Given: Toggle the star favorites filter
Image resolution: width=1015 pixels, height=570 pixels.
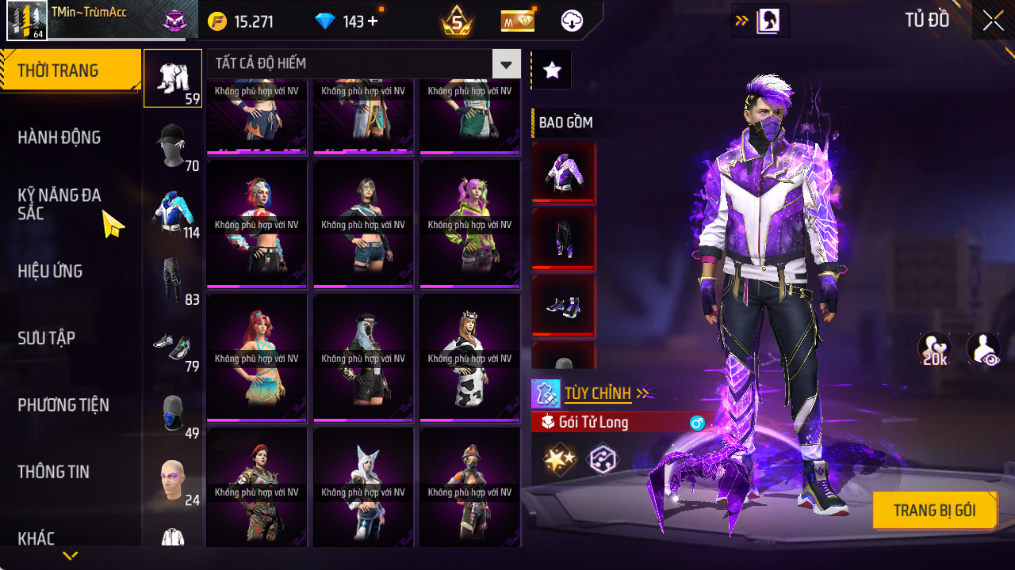Looking at the screenshot, I should [x=551, y=70].
